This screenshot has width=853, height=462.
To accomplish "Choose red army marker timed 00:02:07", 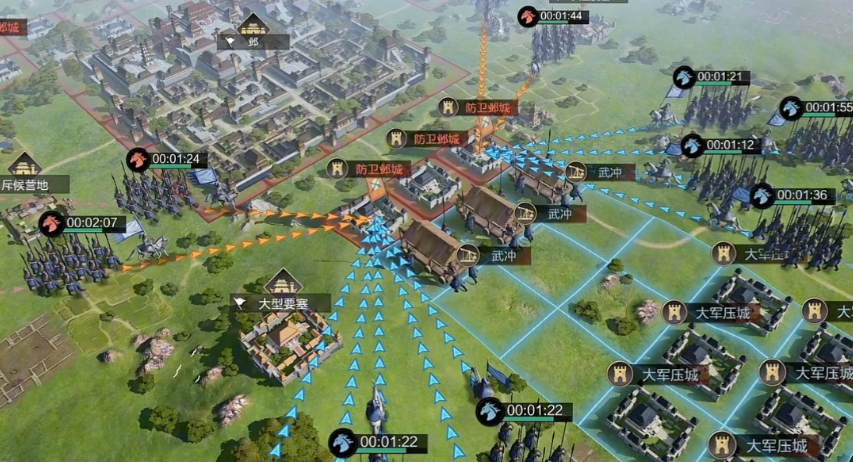I will pyautogui.click(x=52, y=223).
